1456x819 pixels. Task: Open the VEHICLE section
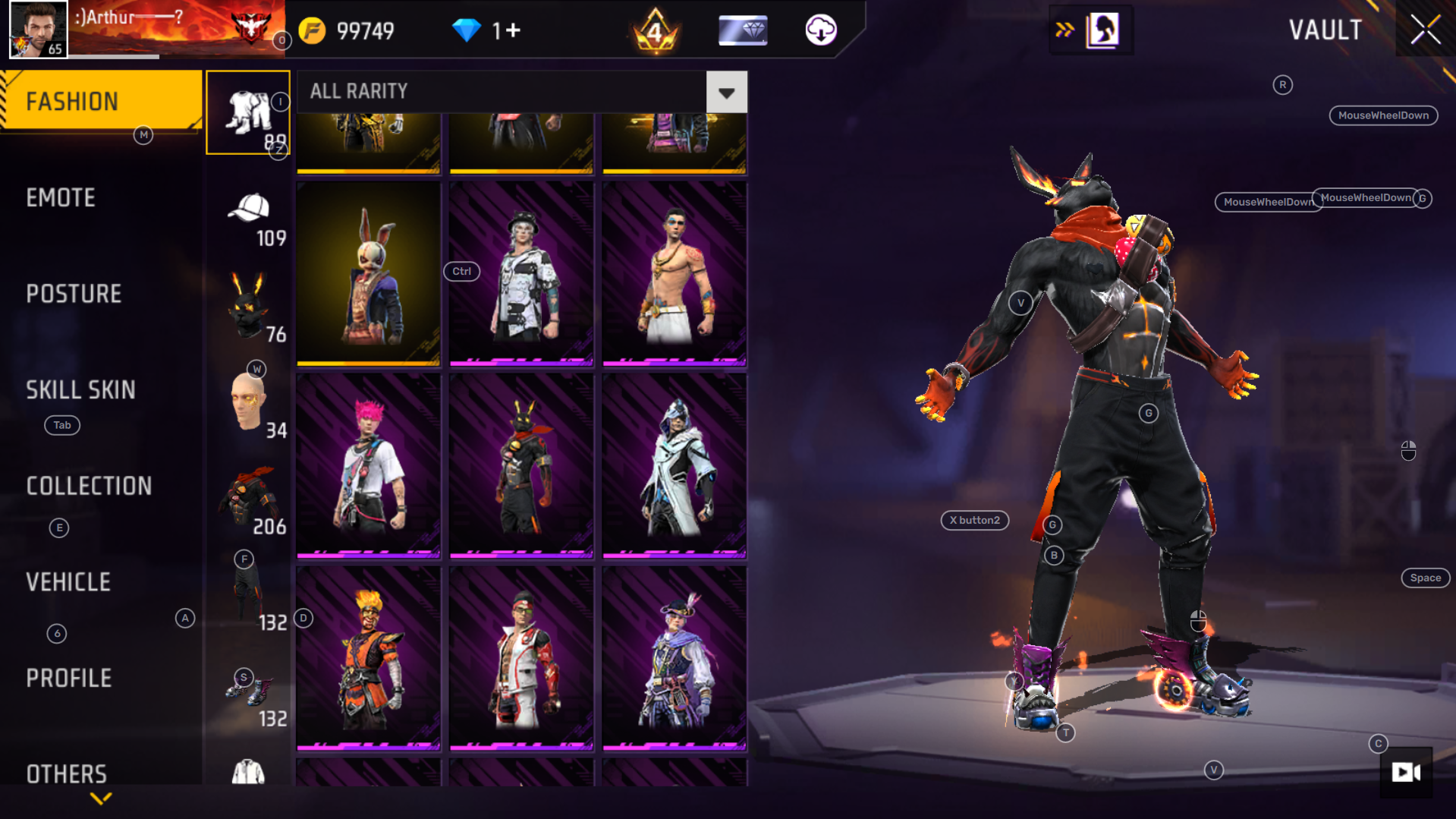[x=69, y=581]
